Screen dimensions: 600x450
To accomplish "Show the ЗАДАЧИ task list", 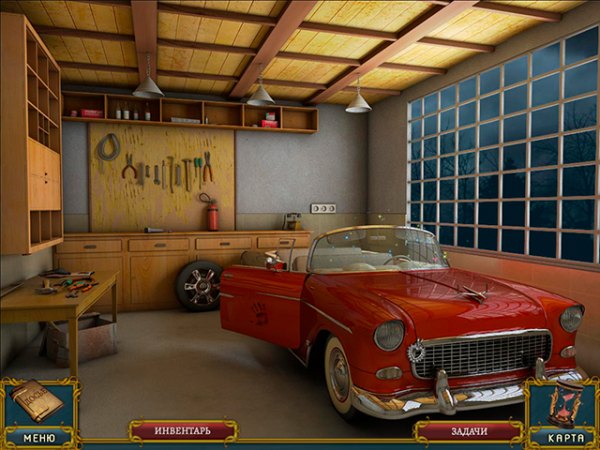I will coord(467,431).
